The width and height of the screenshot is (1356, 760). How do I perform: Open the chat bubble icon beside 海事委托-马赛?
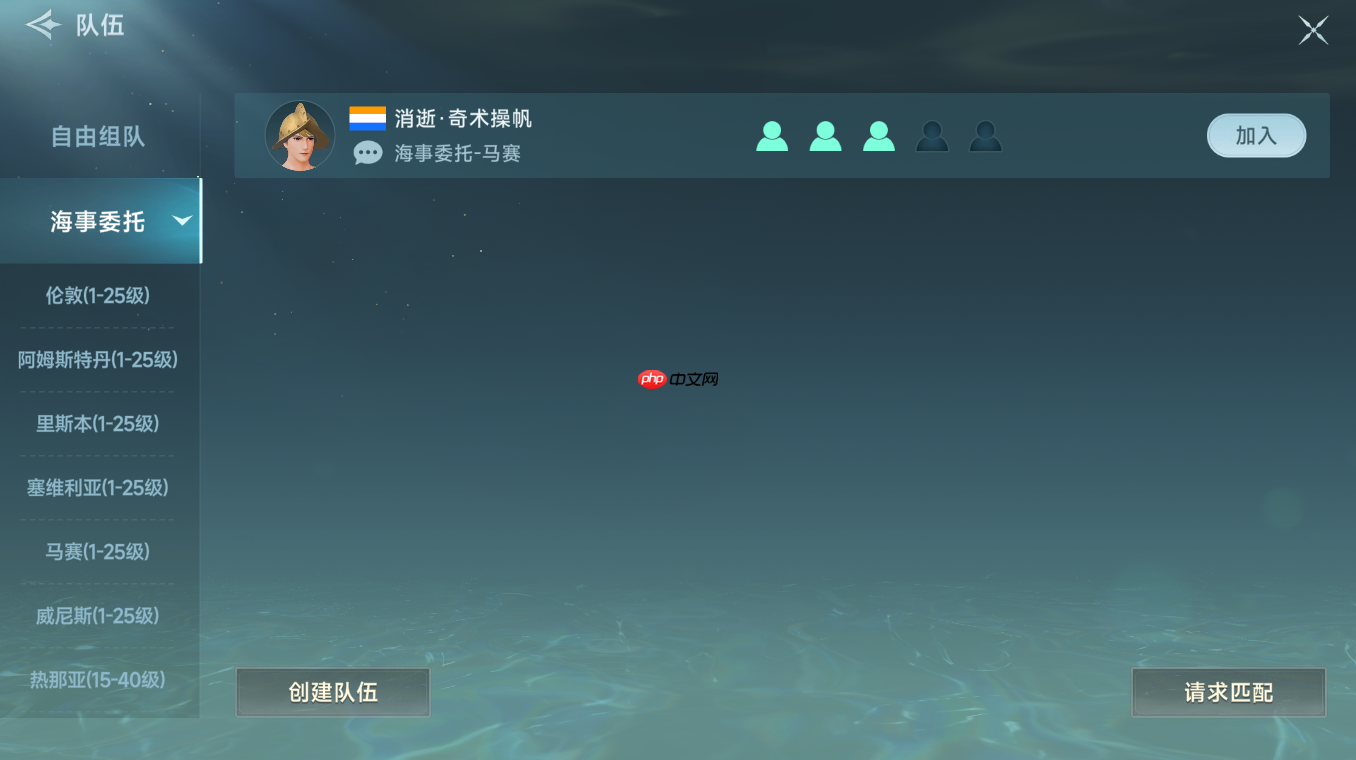click(x=368, y=153)
